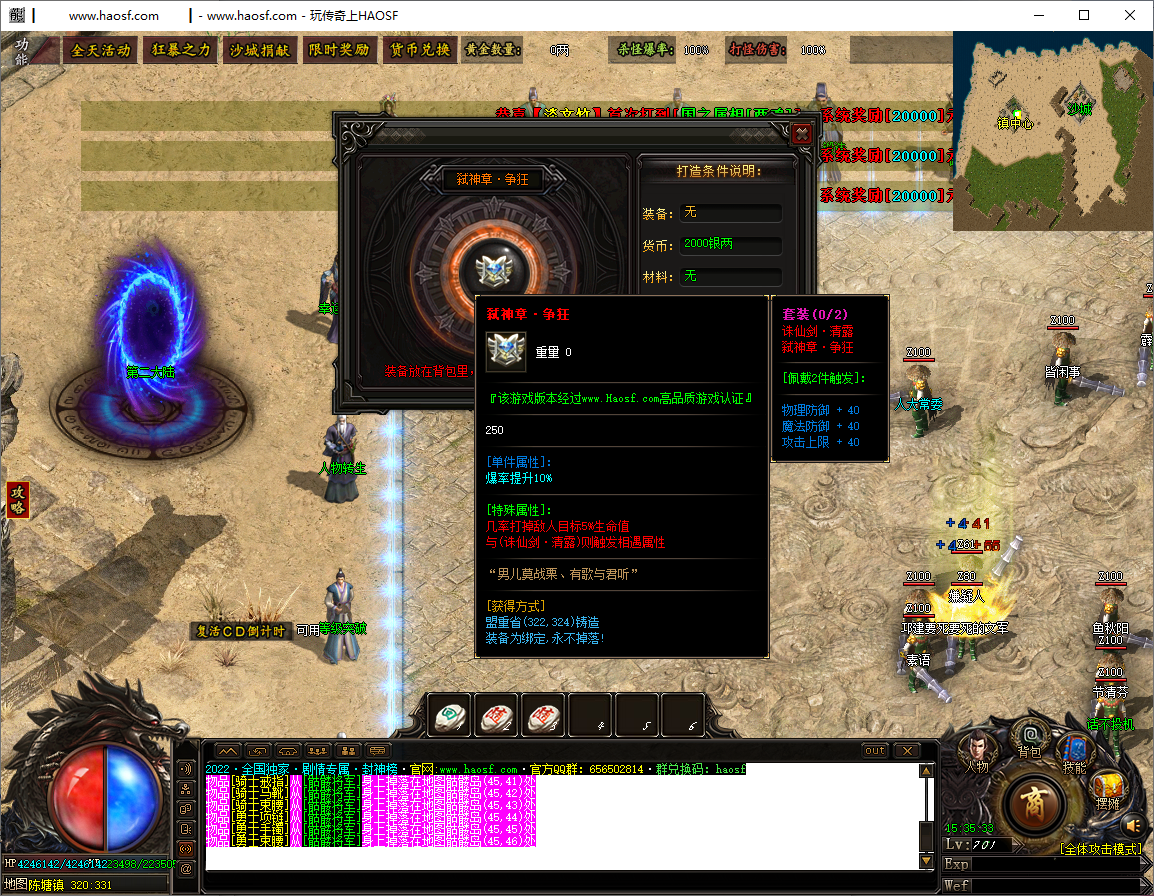This screenshot has height=896, width=1154.
Task: Open the 人物 character panel
Action: (x=976, y=748)
